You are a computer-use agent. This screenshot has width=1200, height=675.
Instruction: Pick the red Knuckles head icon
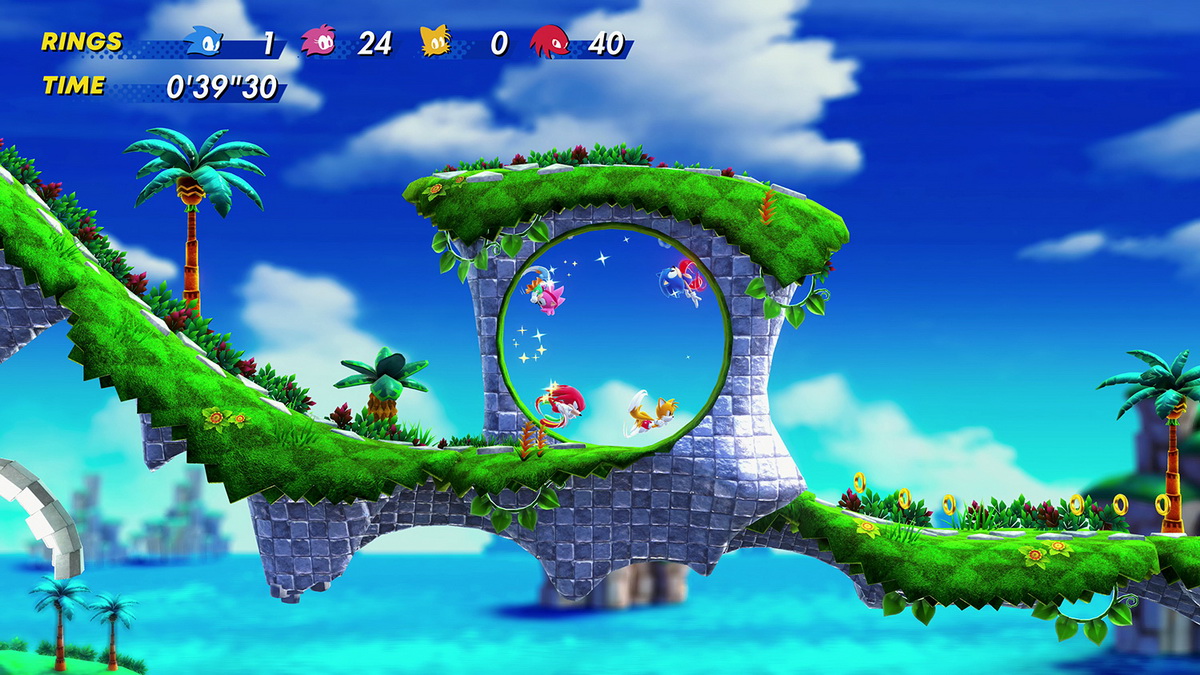click(549, 42)
